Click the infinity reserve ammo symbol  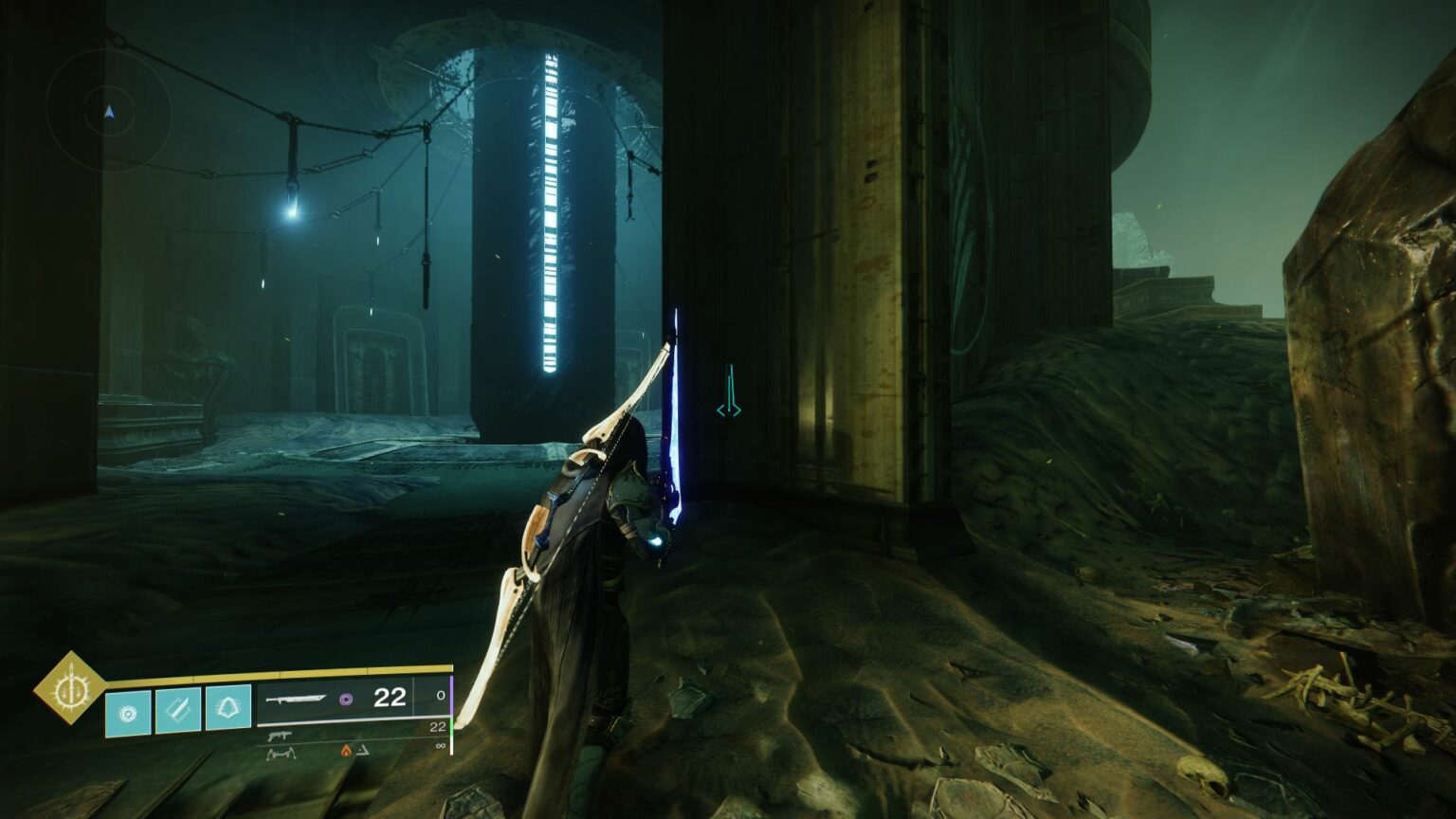(x=440, y=744)
